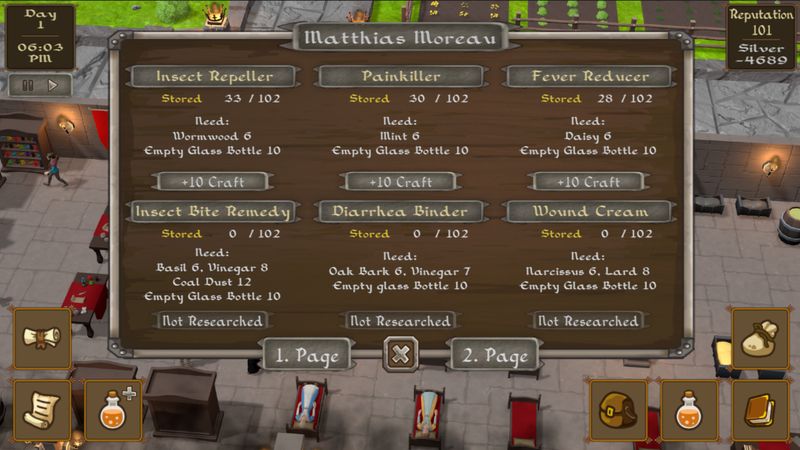The image size is (800, 450).
Task: Craft 10 more Painkiller
Action: [x=400, y=182]
